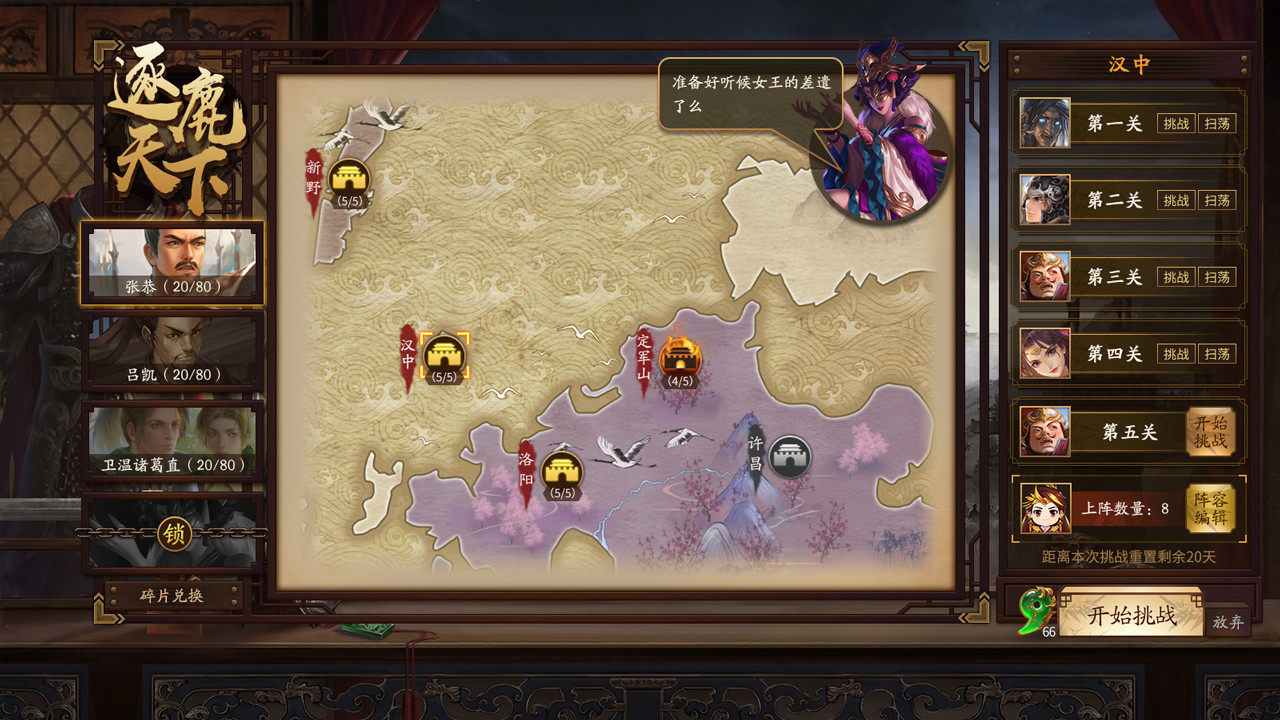This screenshot has height=720, width=1280.
Task: Click the Luoyang (洛阳) fortress icon
Action: pos(563,467)
